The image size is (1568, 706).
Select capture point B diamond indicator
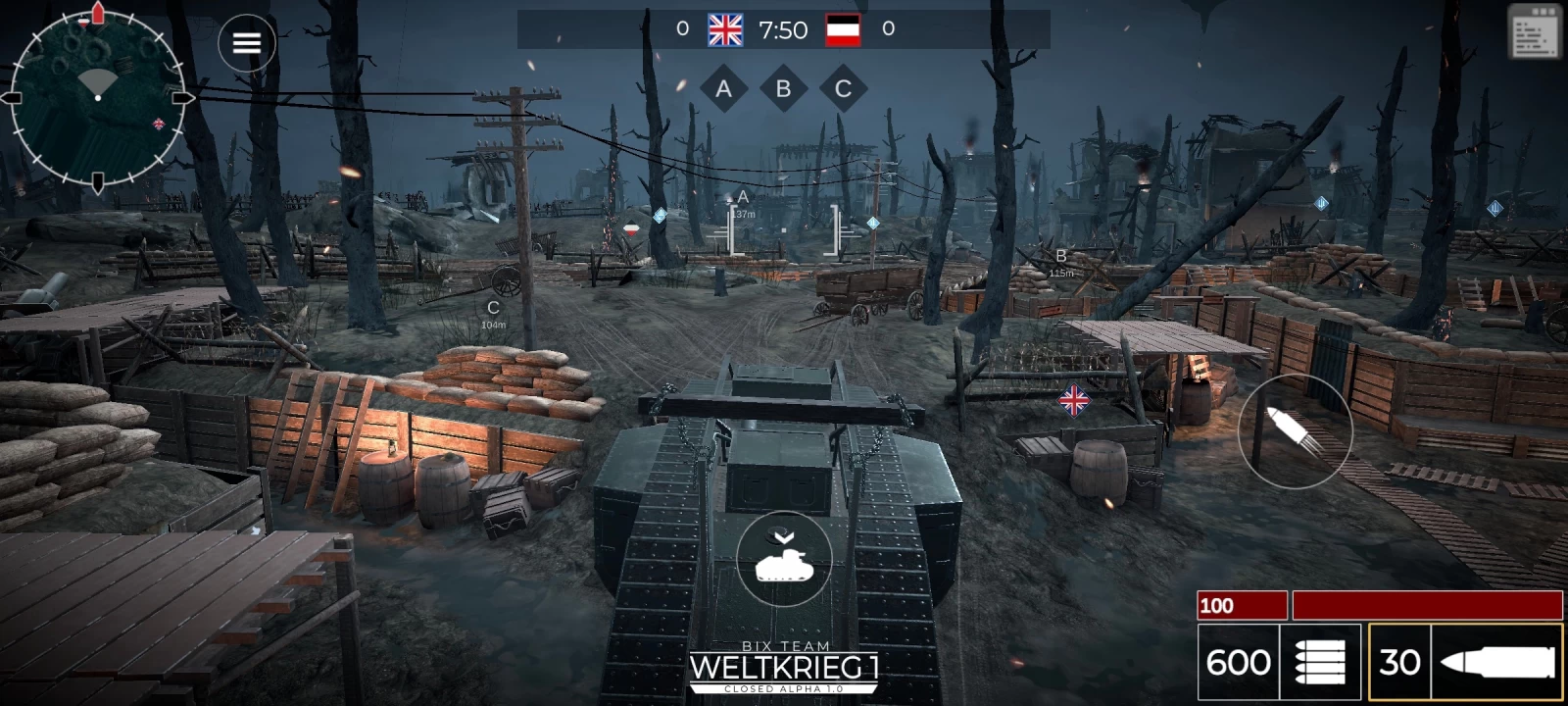pyautogui.click(x=783, y=89)
